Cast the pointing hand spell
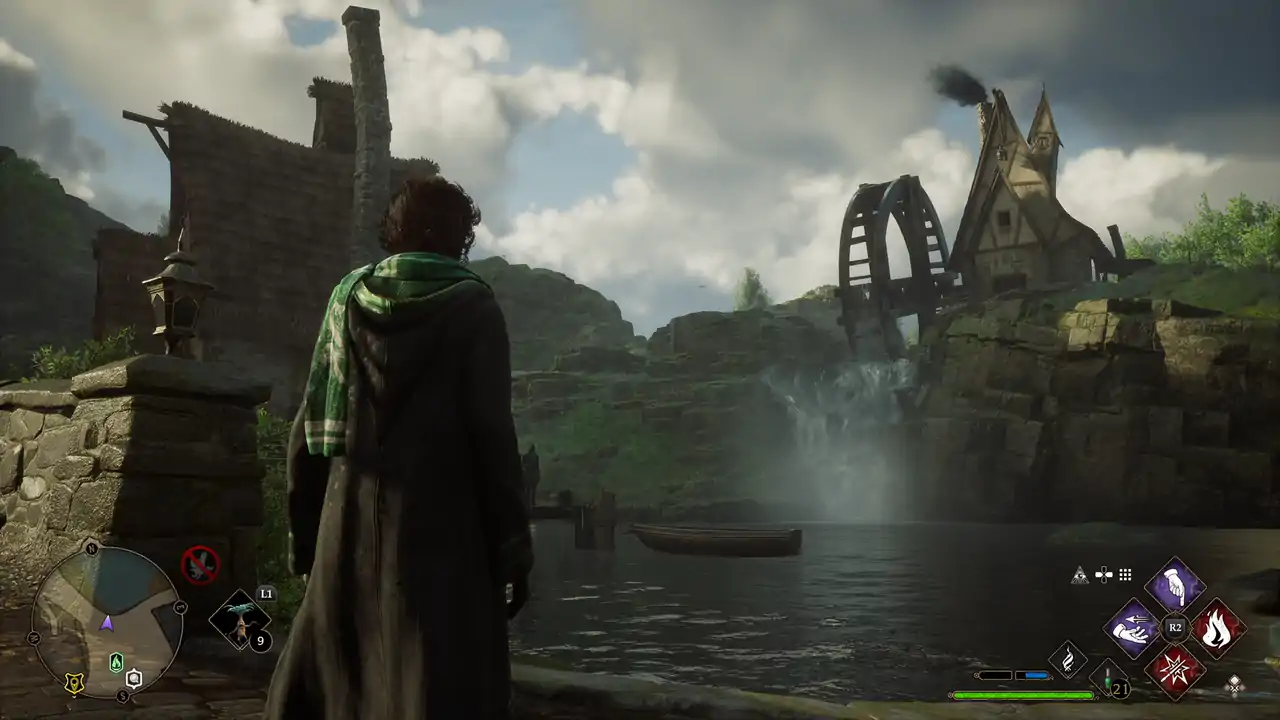The width and height of the screenshot is (1280, 720). [1174, 587]
